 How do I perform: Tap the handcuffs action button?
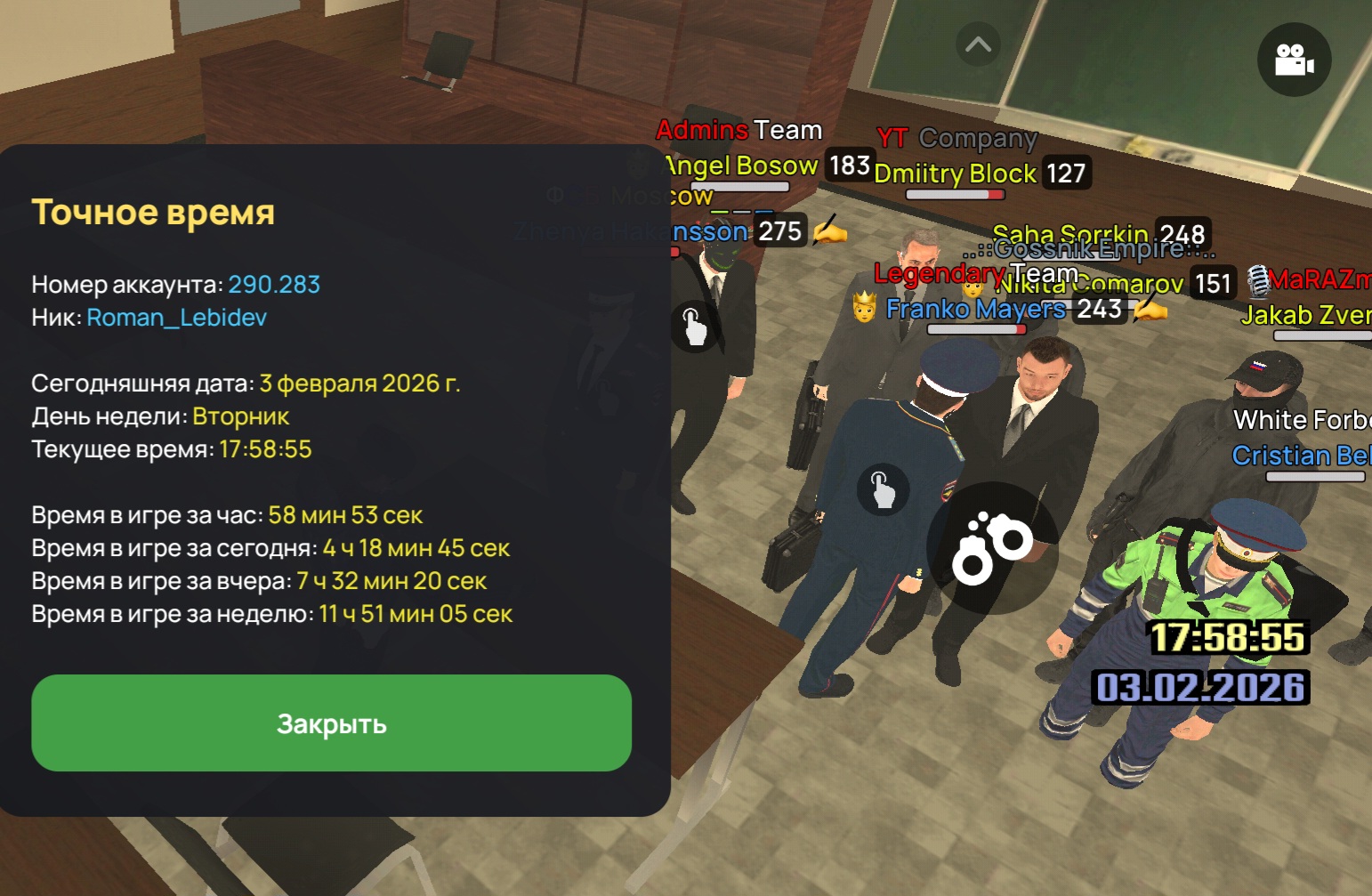tap(992, 547)
